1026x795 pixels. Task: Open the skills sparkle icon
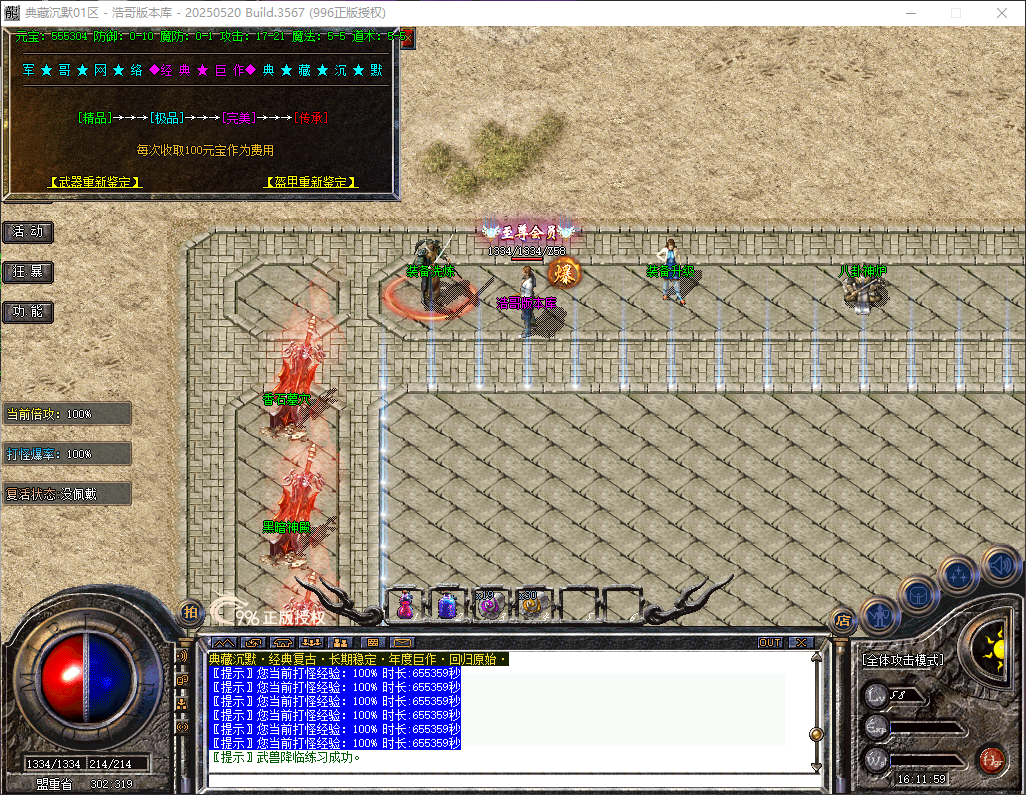tap(958, 575)
